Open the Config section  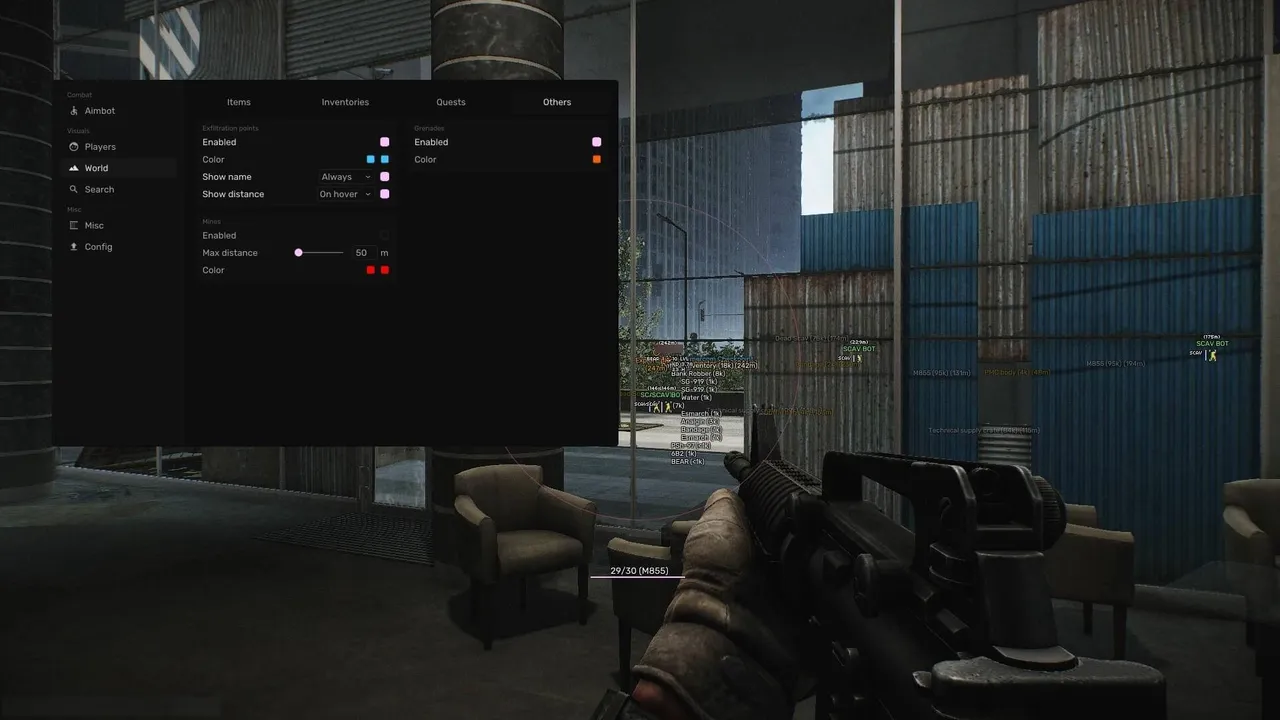point(98,247)
